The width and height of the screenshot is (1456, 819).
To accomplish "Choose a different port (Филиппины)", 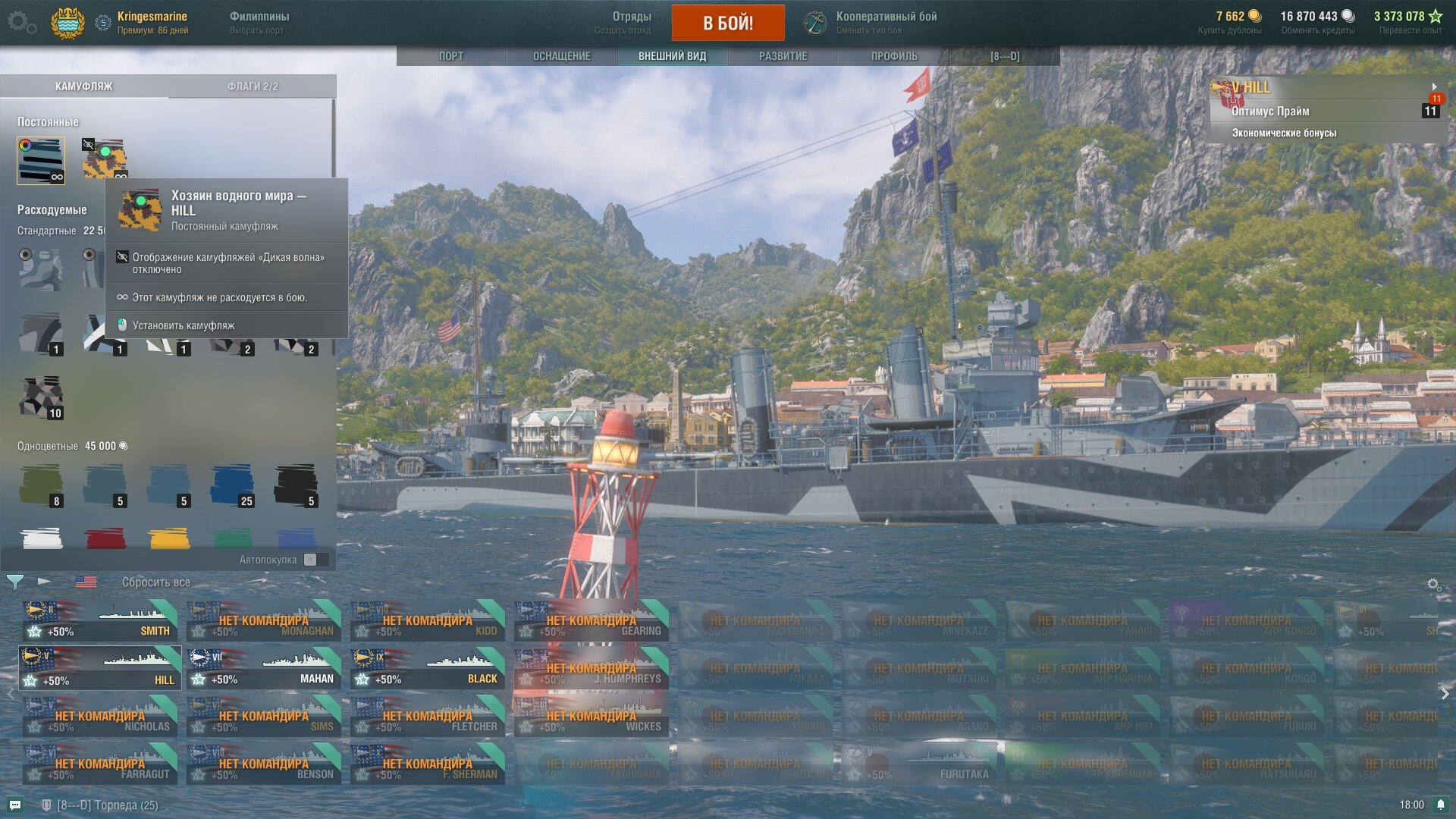I will [x=259, y=23].
